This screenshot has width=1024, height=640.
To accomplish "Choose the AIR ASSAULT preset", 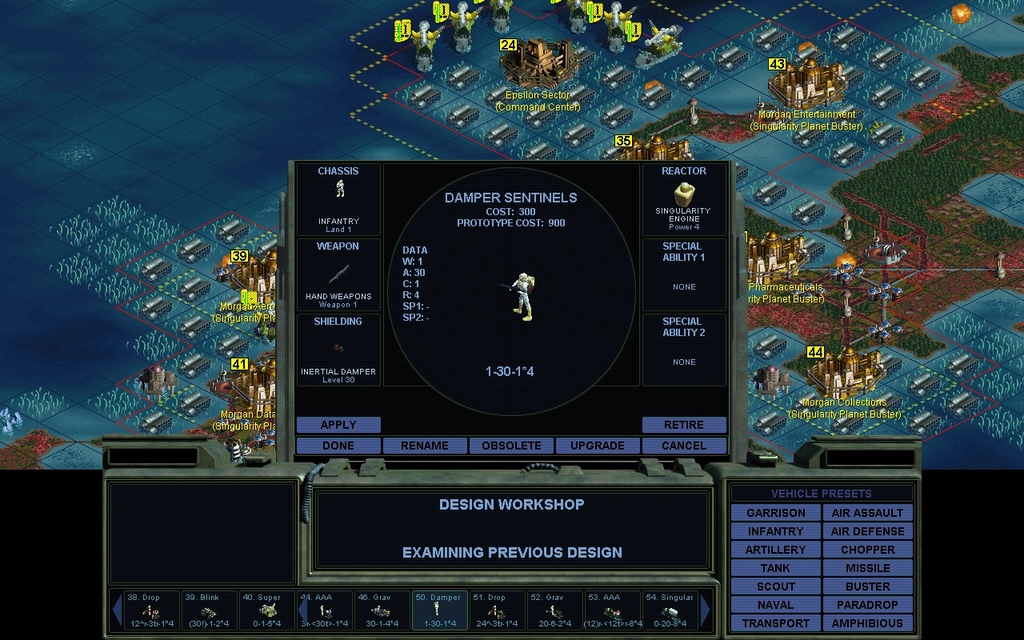I will pyautogui.click(x=867, y=513).
